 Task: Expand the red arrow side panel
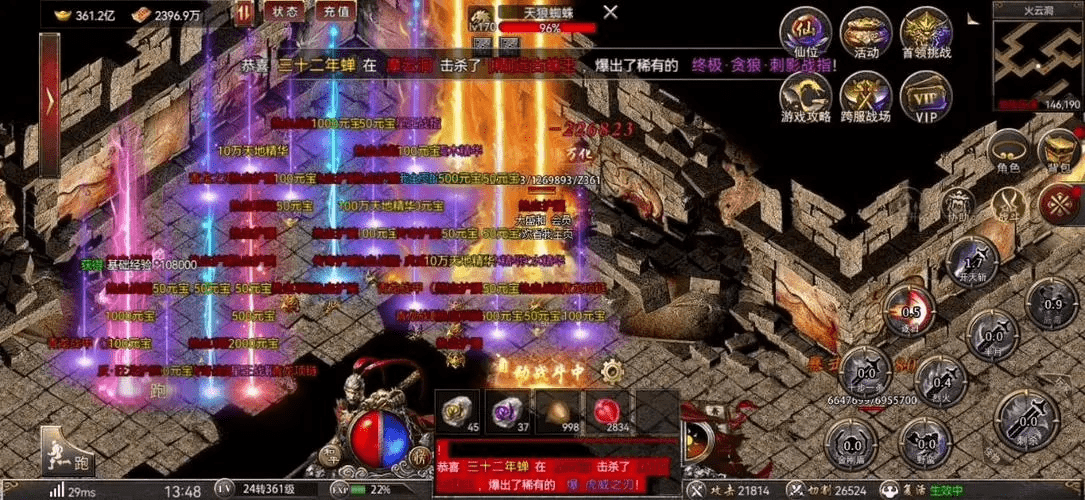click(x=49, y=98)
